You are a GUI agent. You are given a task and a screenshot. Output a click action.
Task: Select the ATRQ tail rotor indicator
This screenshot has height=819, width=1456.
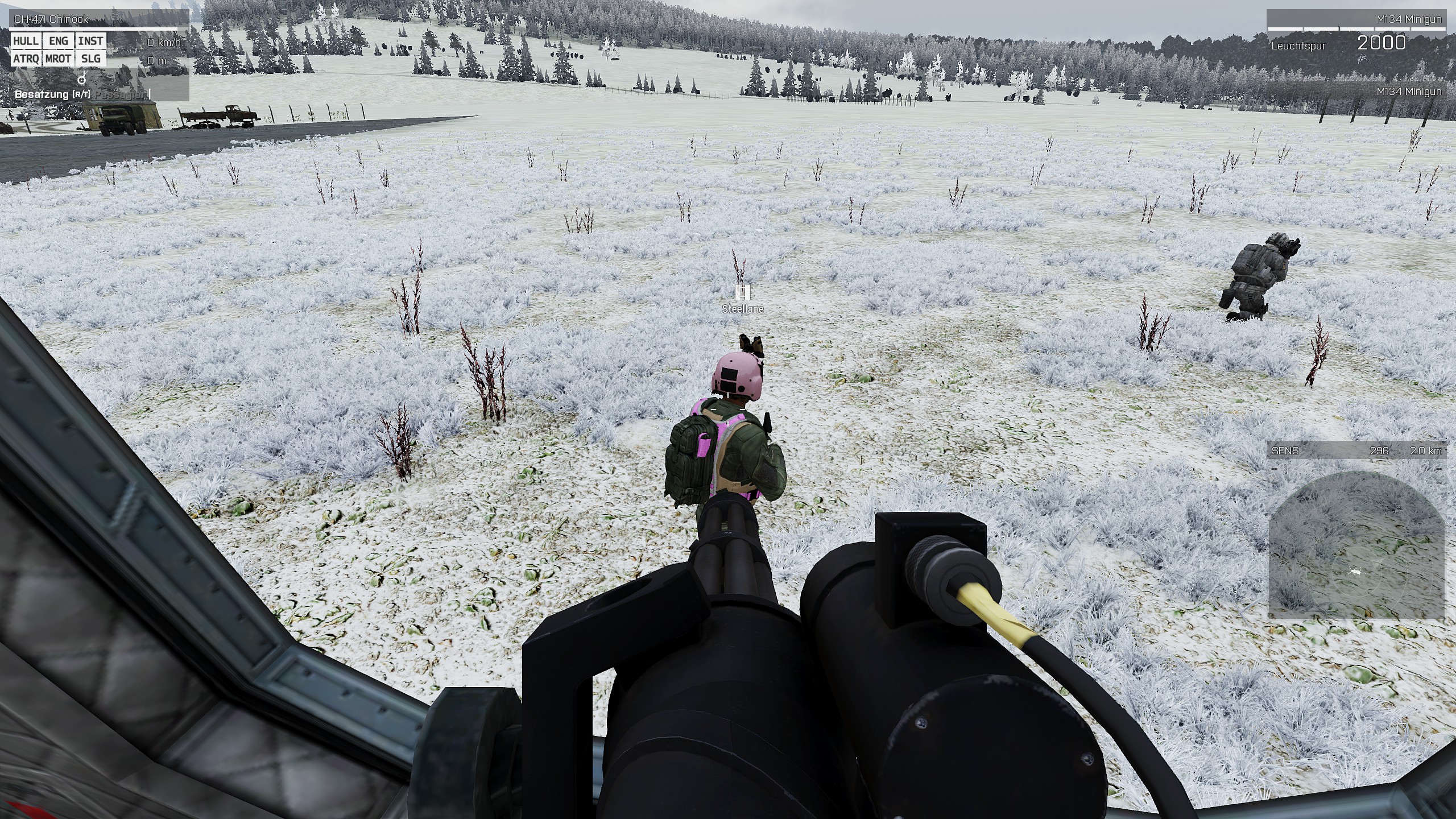coord(26,59)
